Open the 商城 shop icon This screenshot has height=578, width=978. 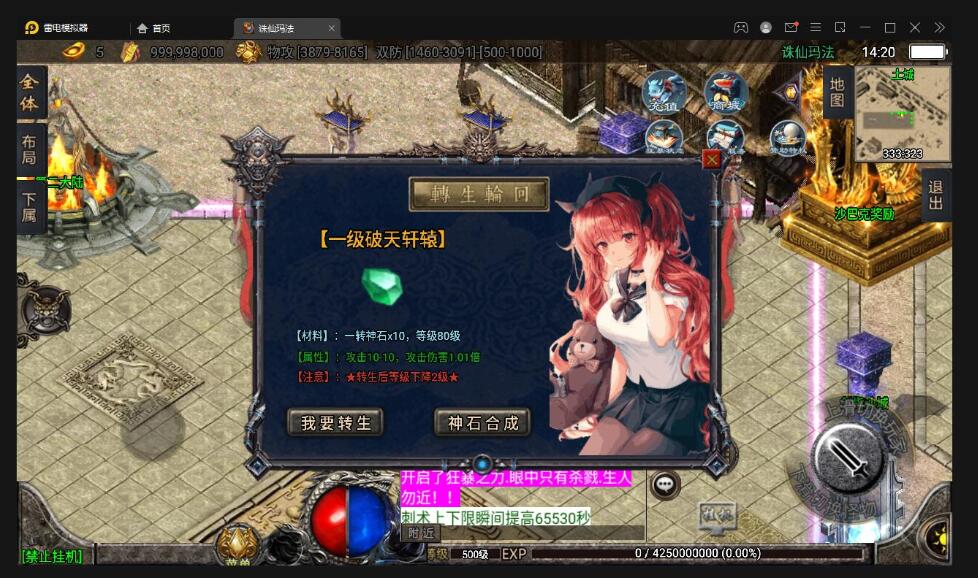click(x=726, y=92)
